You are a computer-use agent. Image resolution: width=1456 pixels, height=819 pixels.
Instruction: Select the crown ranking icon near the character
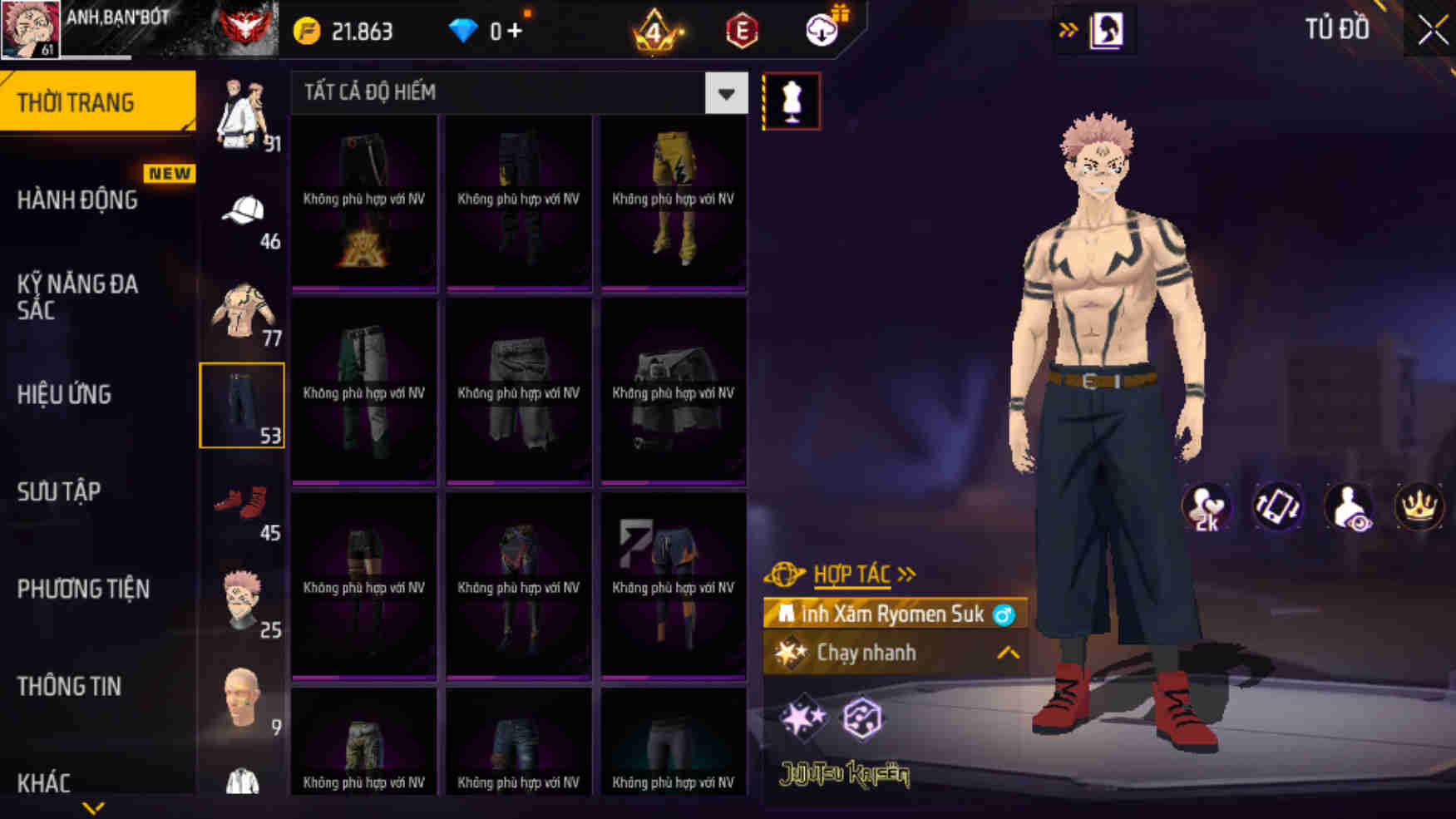coord(1419,507)
